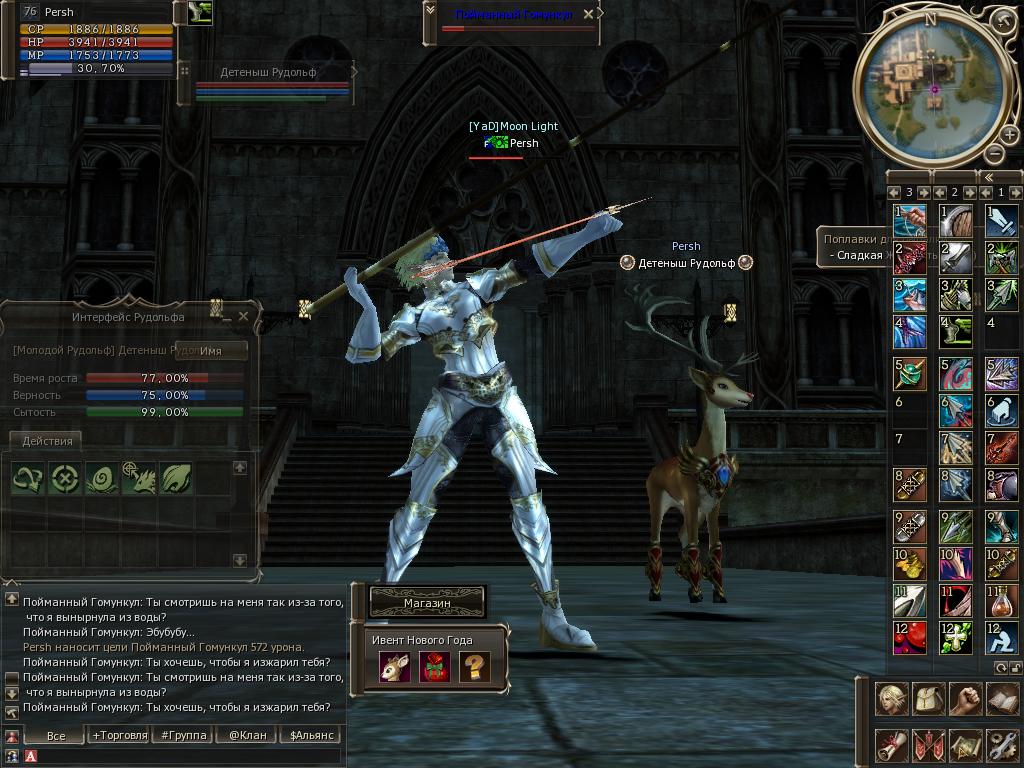Switch chat to the #Группа tab

click(184, 735)
